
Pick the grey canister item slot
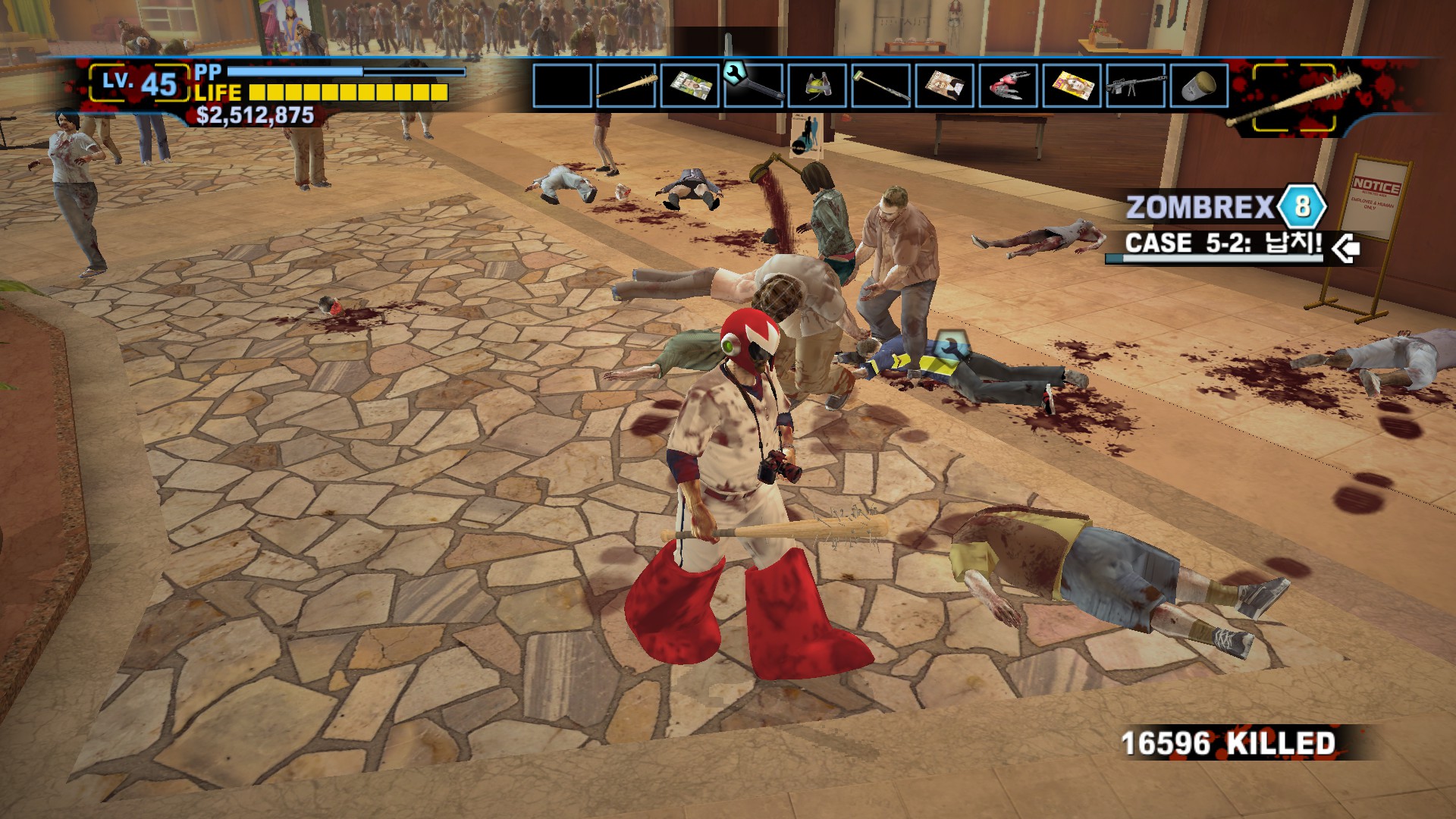pos(1200,86)
